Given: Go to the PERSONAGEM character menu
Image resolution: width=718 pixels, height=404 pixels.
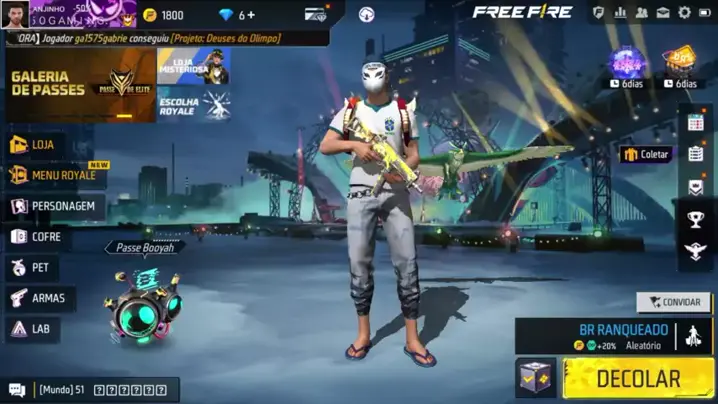Looking at the screenshot, I should 56,206.
